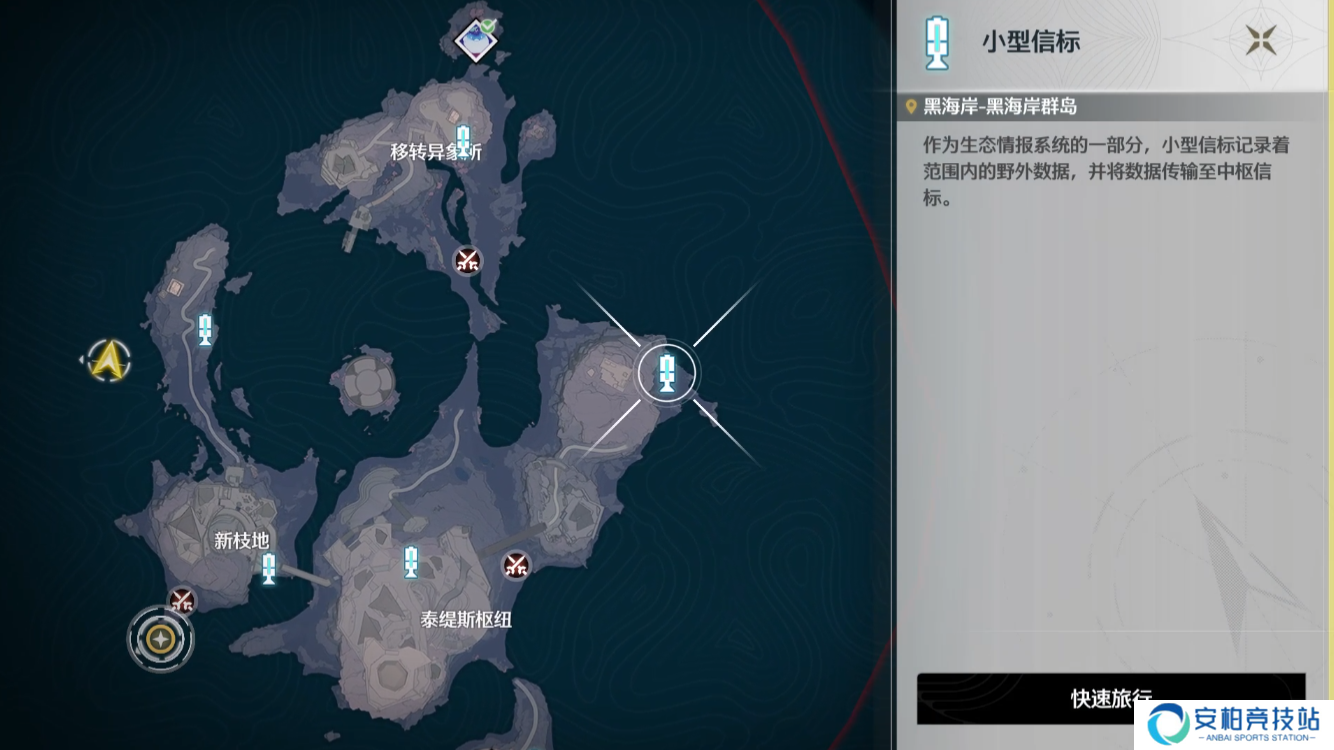Select the beacon on the northwest island

point(203,328)
